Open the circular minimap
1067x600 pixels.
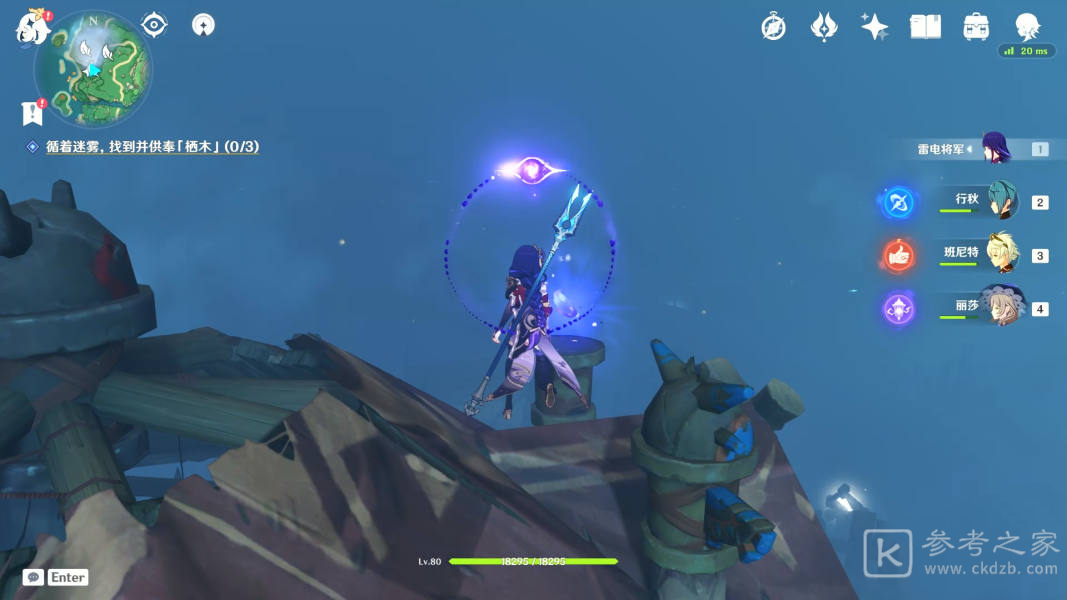pyautogui.click(x=93, y=69)
